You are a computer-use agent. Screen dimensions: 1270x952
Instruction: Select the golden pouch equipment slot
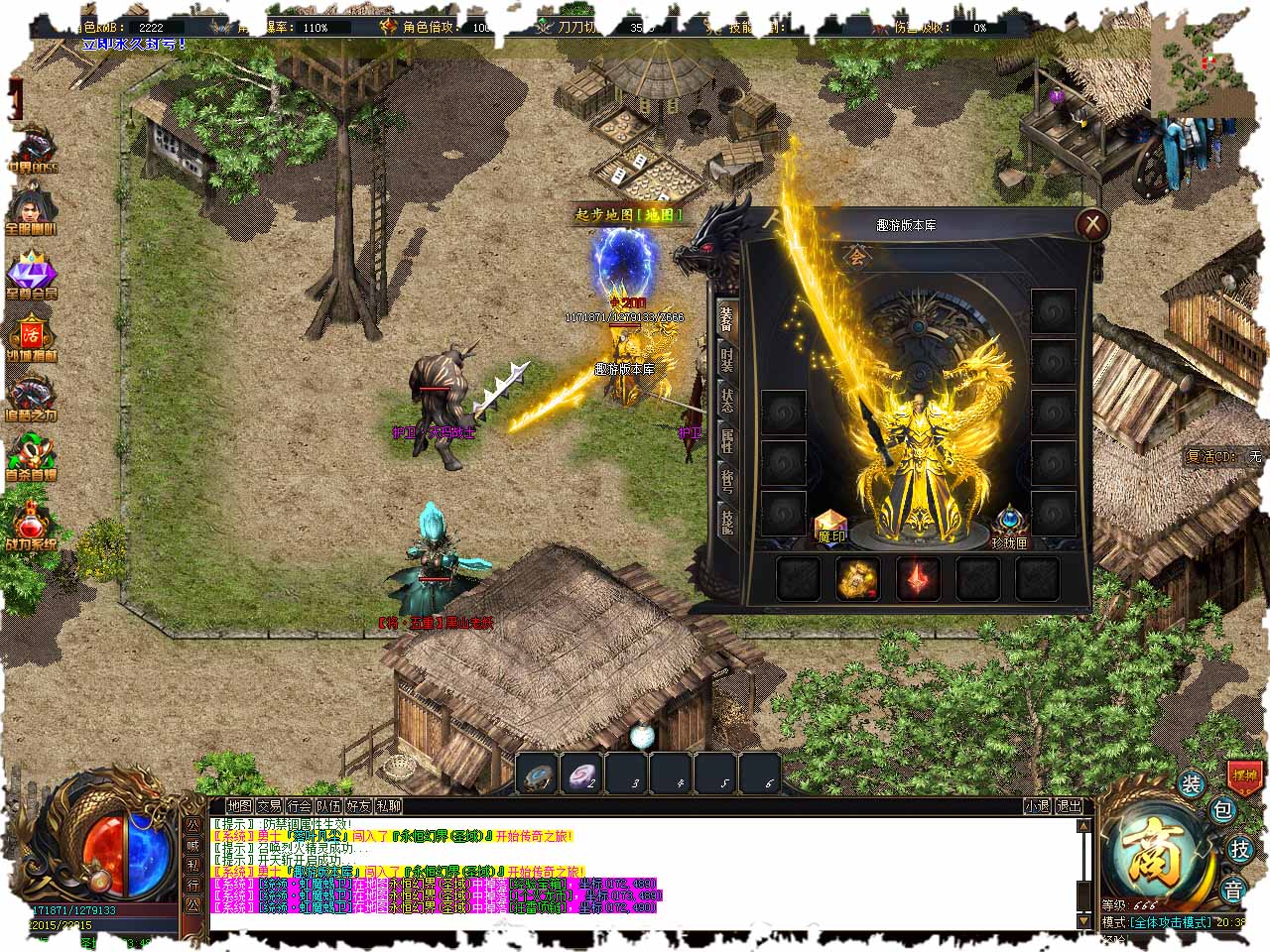(x=857, y=578)
